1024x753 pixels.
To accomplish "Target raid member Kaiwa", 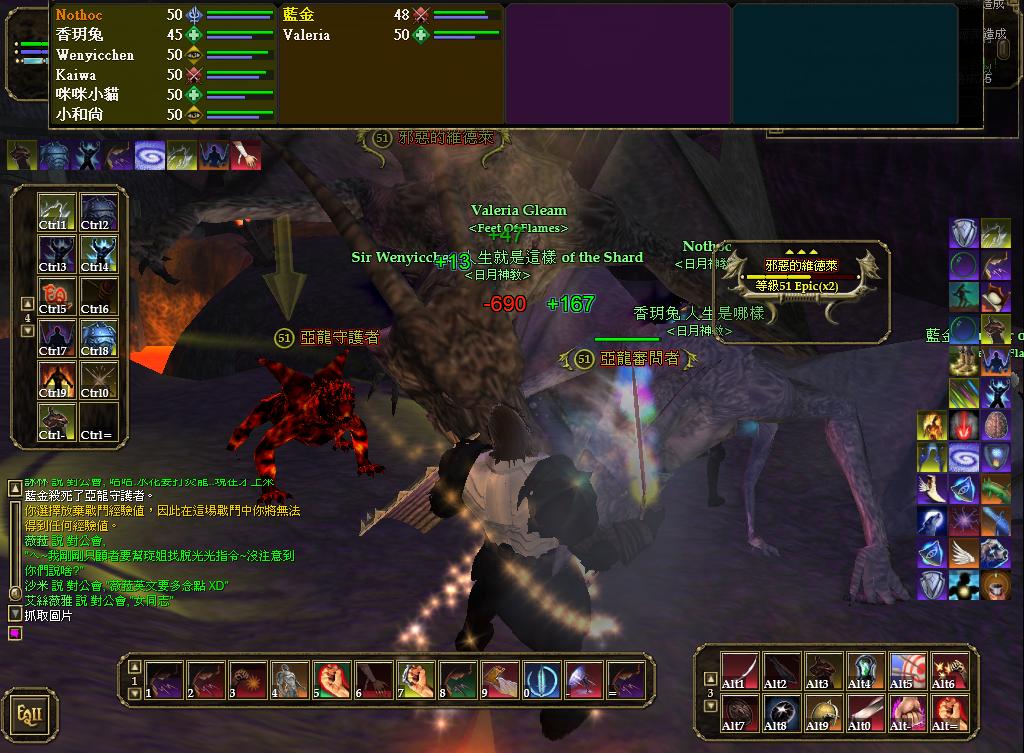I will pos(76,75).
